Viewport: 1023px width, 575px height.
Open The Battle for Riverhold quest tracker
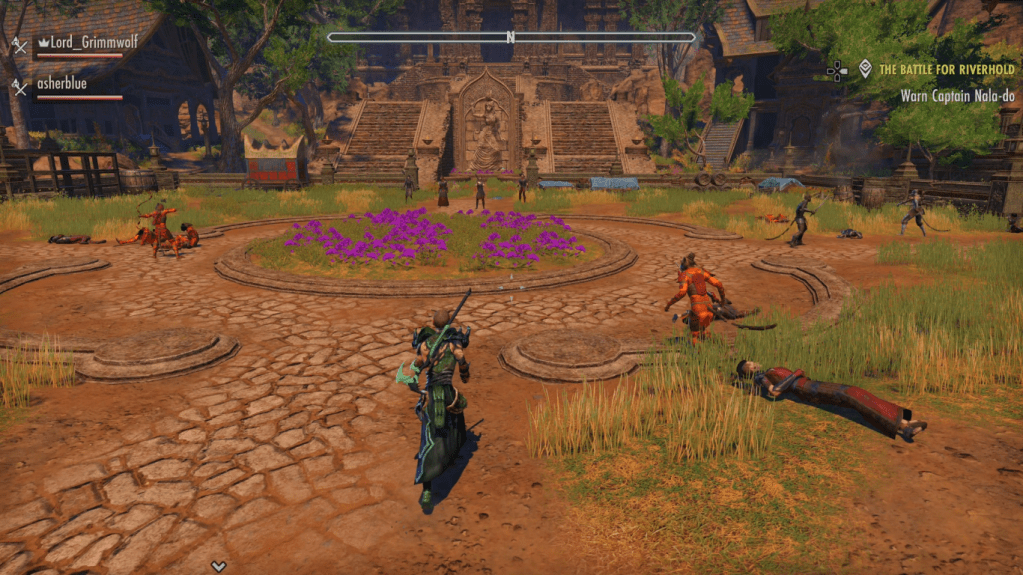click(946, 70)
